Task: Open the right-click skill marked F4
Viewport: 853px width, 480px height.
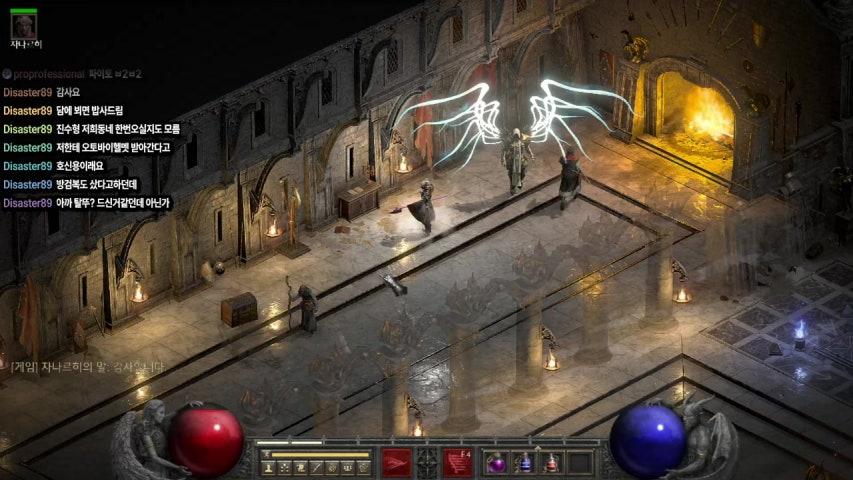Action: click(458, 462)
